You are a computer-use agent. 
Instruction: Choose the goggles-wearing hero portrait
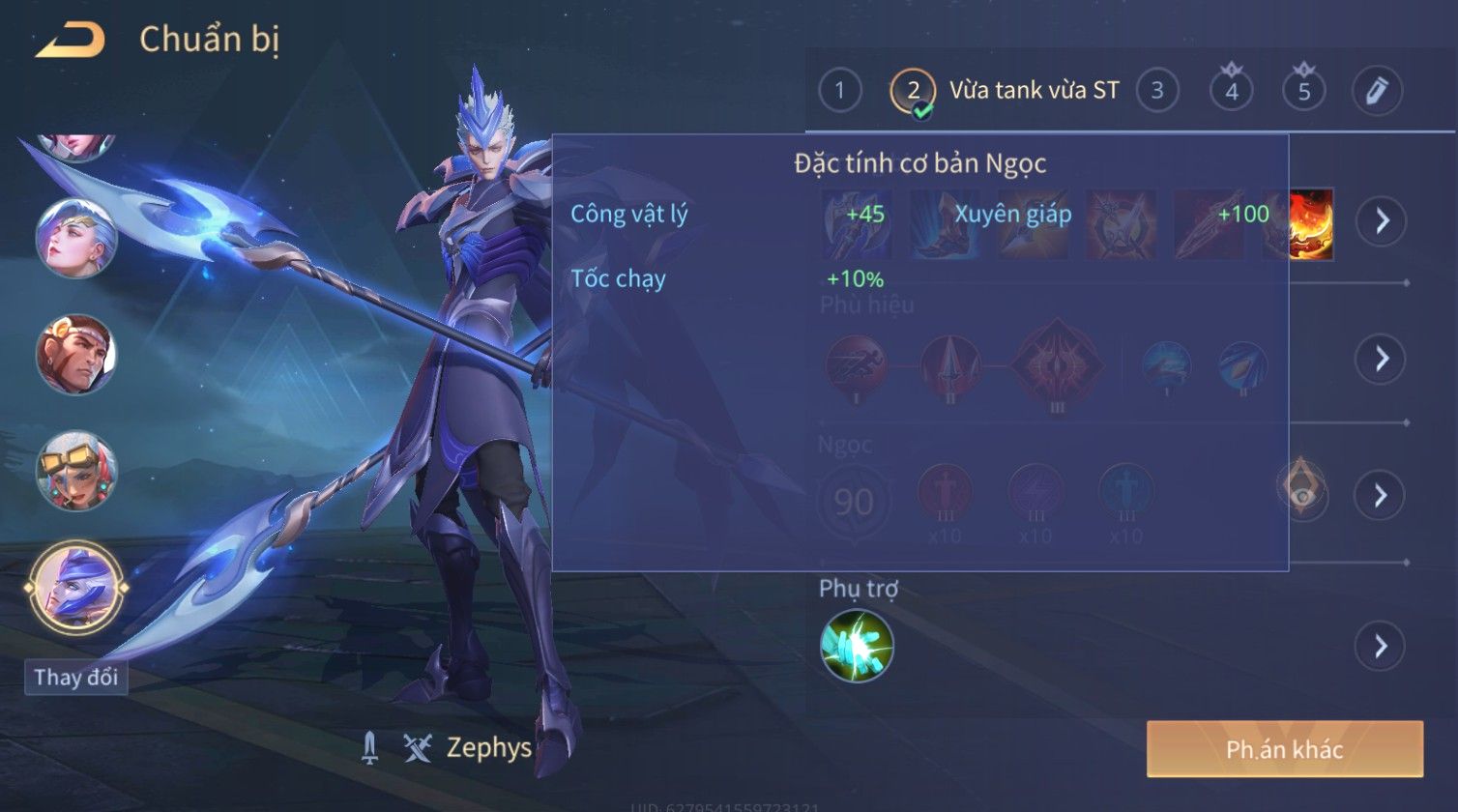(x=75, y=471)
